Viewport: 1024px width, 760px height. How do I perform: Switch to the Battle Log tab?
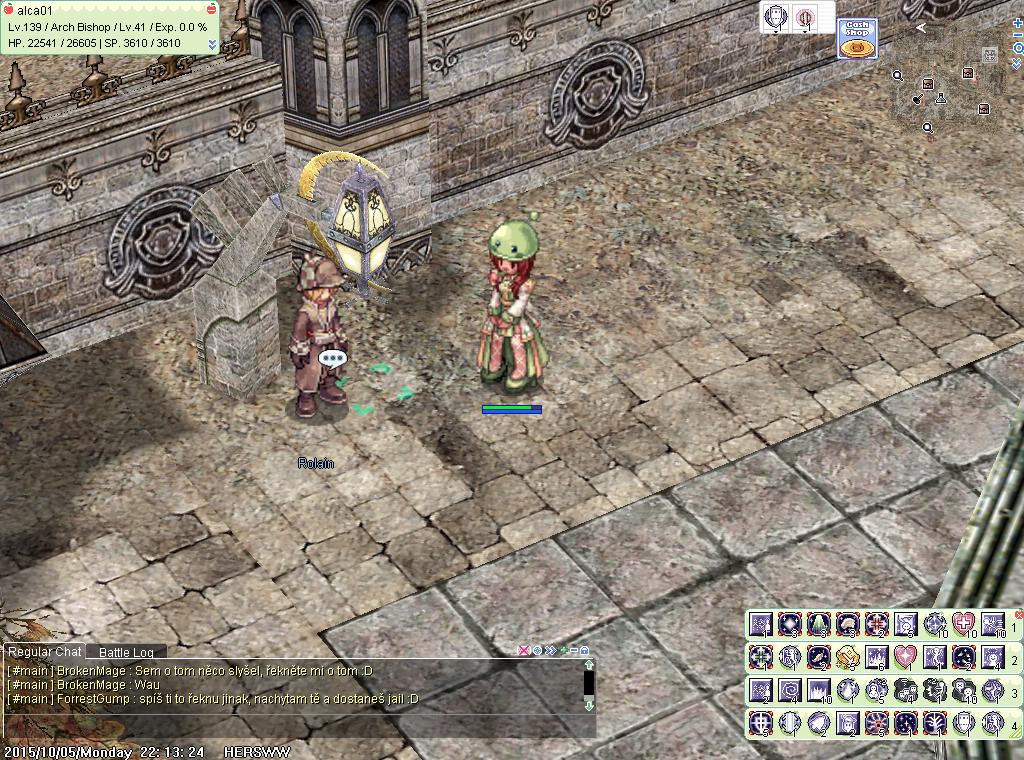tap(126, 653)
